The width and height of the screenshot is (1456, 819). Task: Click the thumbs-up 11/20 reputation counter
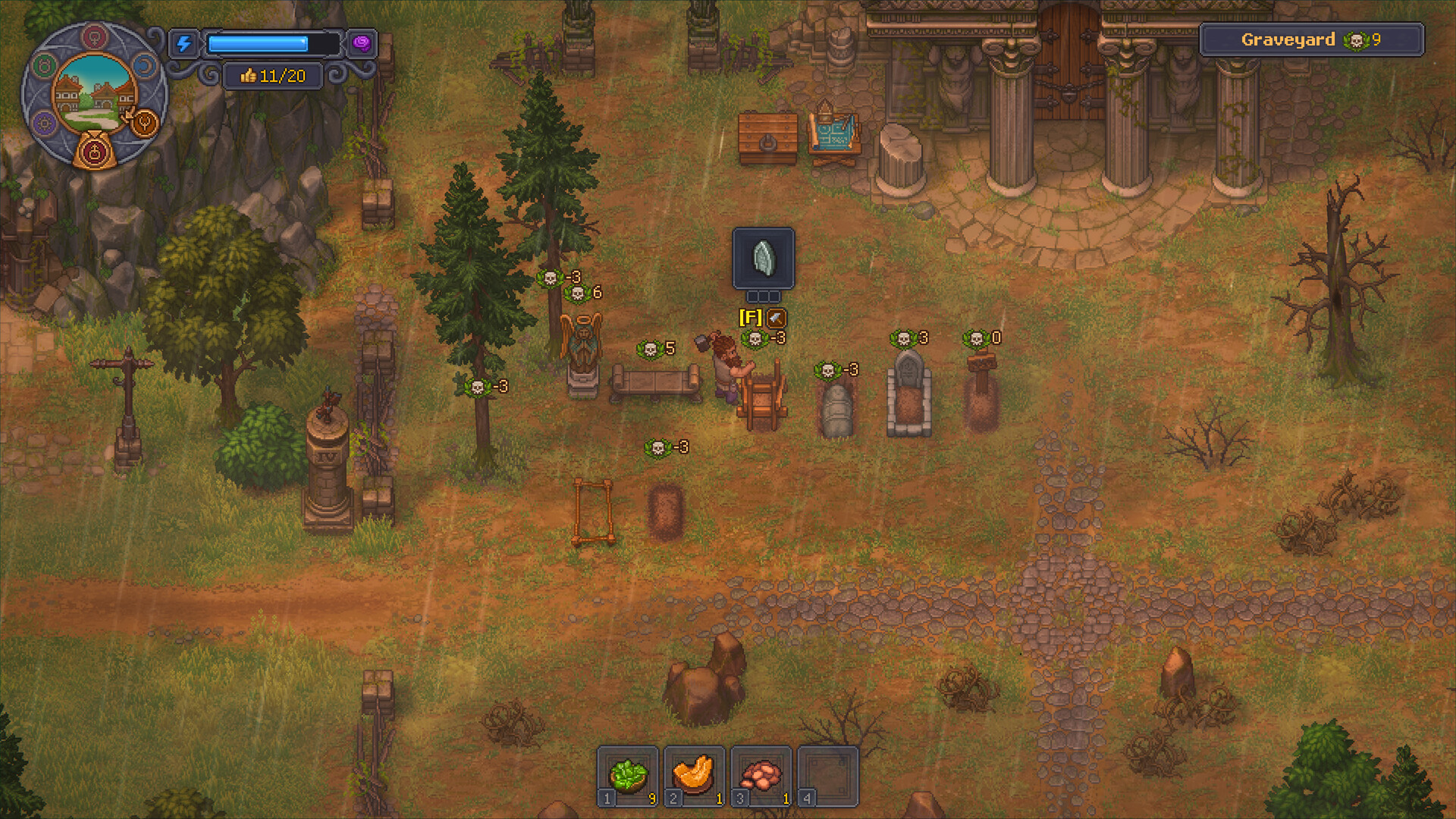pos(273,75)
